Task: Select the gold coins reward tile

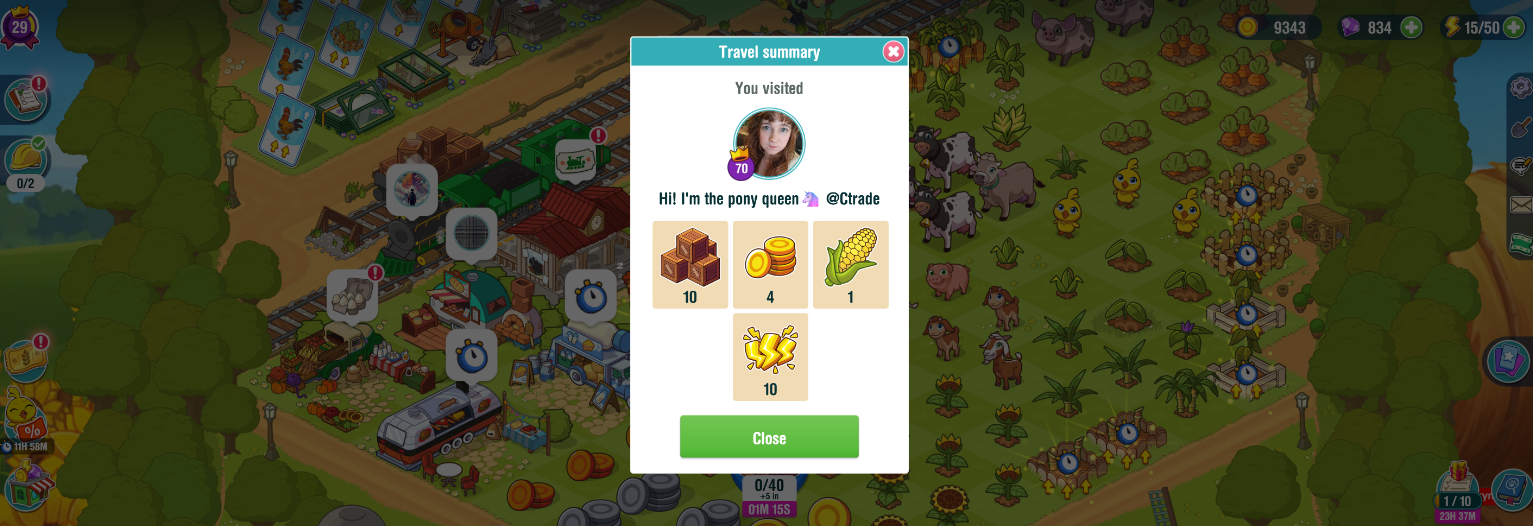Action: [x=770, y=264]
